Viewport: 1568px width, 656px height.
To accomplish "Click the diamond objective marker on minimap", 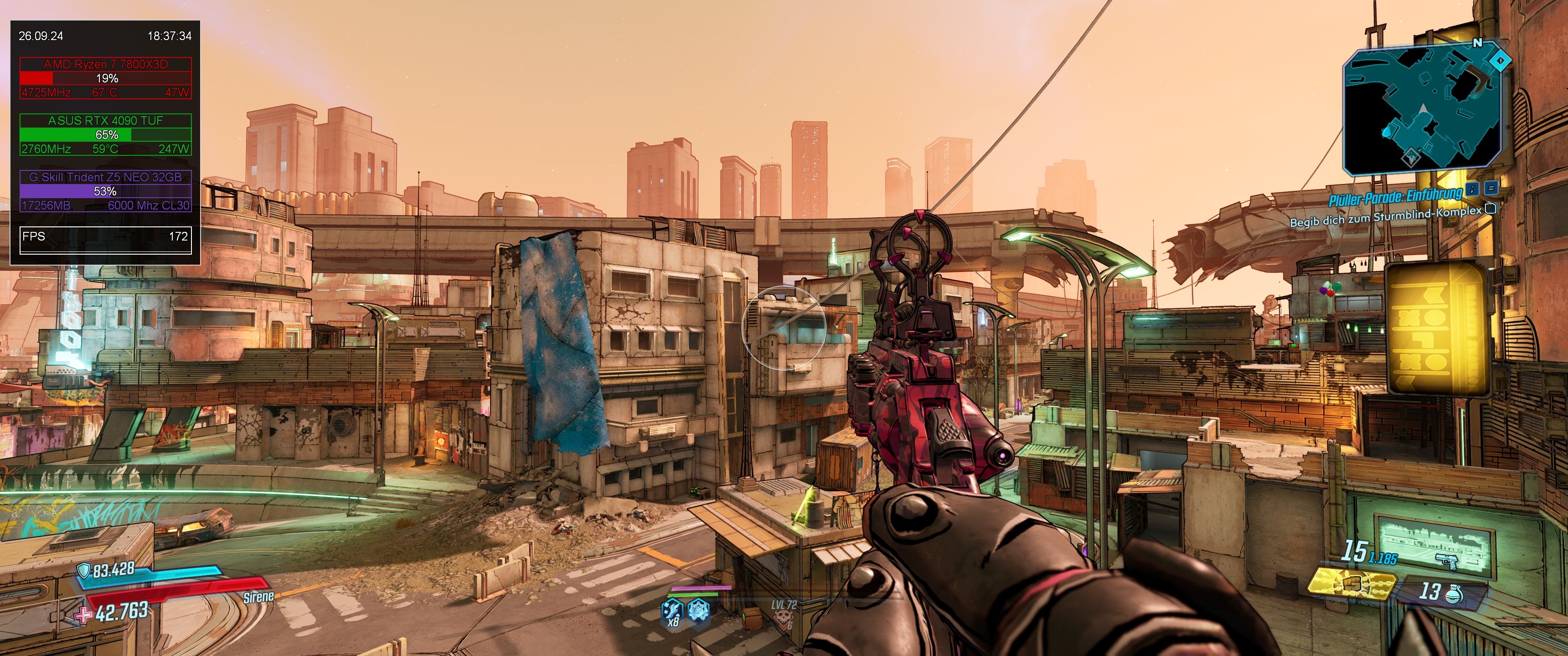I will [x=1501, y=60].
